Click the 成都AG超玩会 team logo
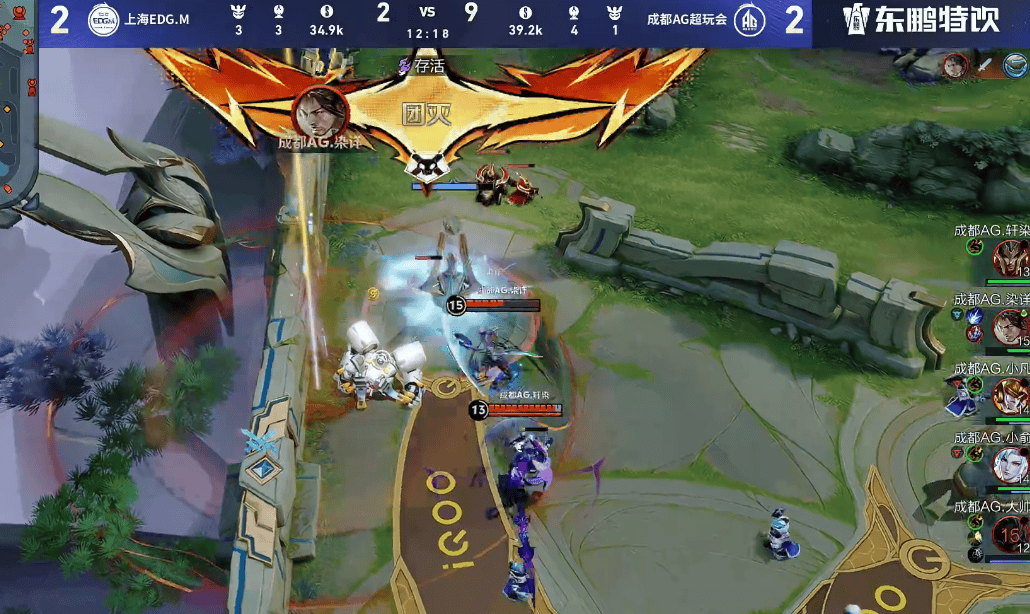The width and height of the screenshot is (1030, 614). tap(751, 20)
